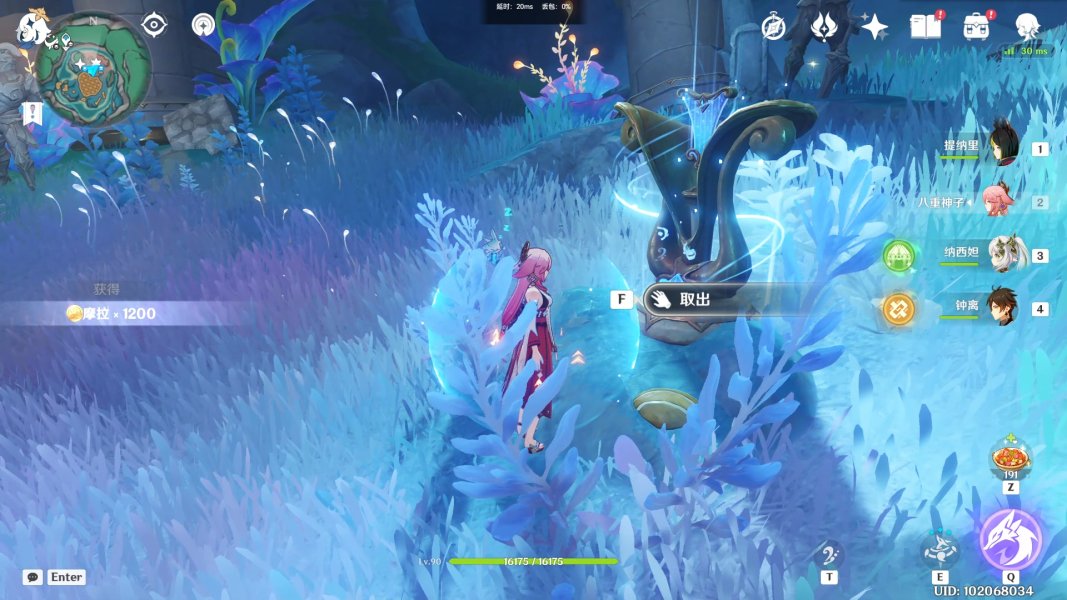Open the quest banner with exclamation mark
Viewport: 1067px width, 600px height.
[32, 113]
